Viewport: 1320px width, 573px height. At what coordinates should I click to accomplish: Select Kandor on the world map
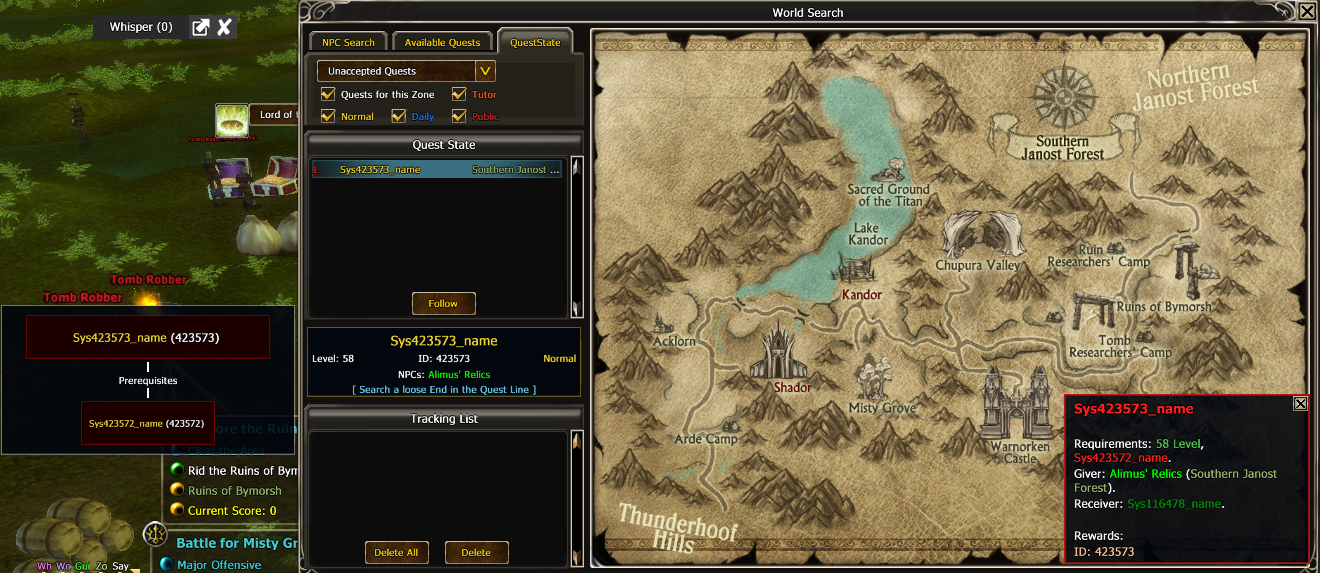pos(861,294)
